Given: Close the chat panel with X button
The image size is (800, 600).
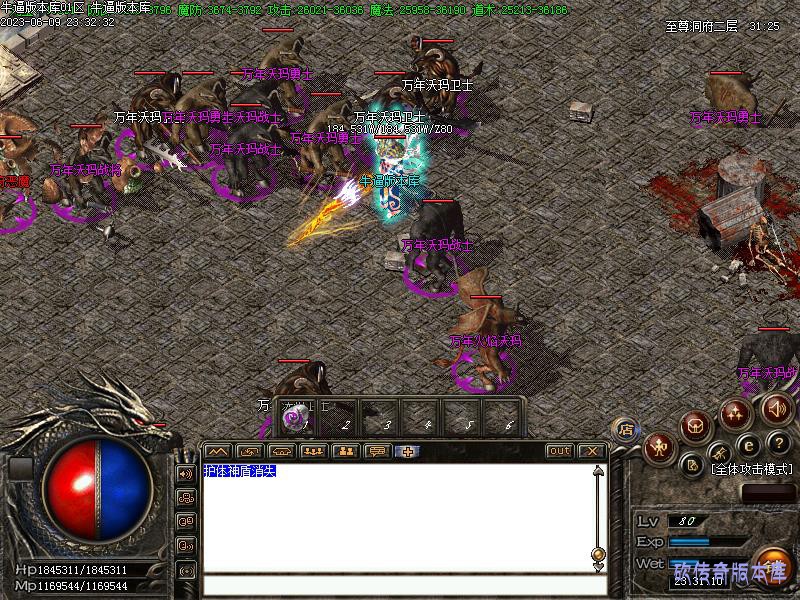Looking at the screenshot, I should click(592, 451).
